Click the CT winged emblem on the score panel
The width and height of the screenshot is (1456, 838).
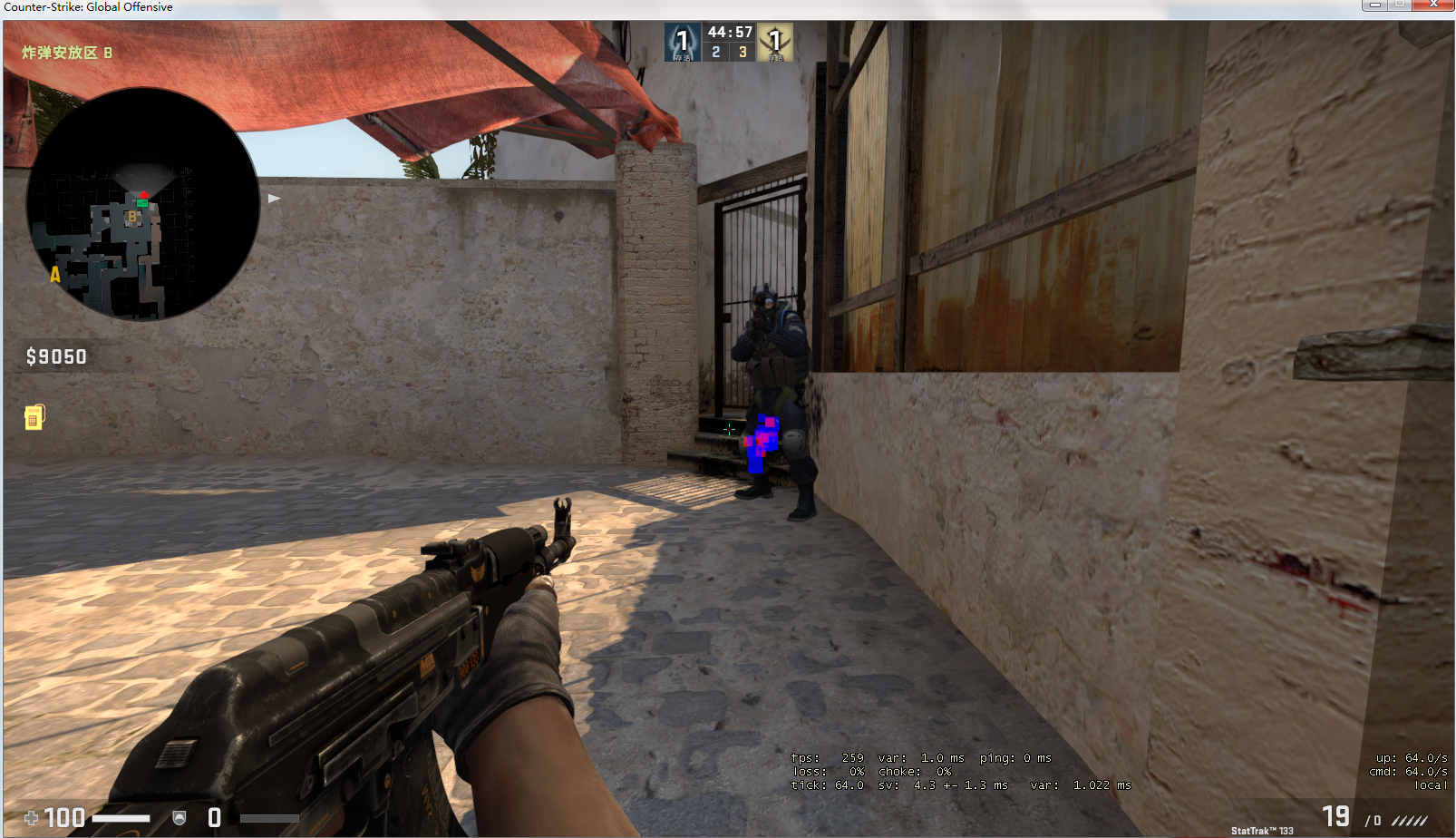682,41
